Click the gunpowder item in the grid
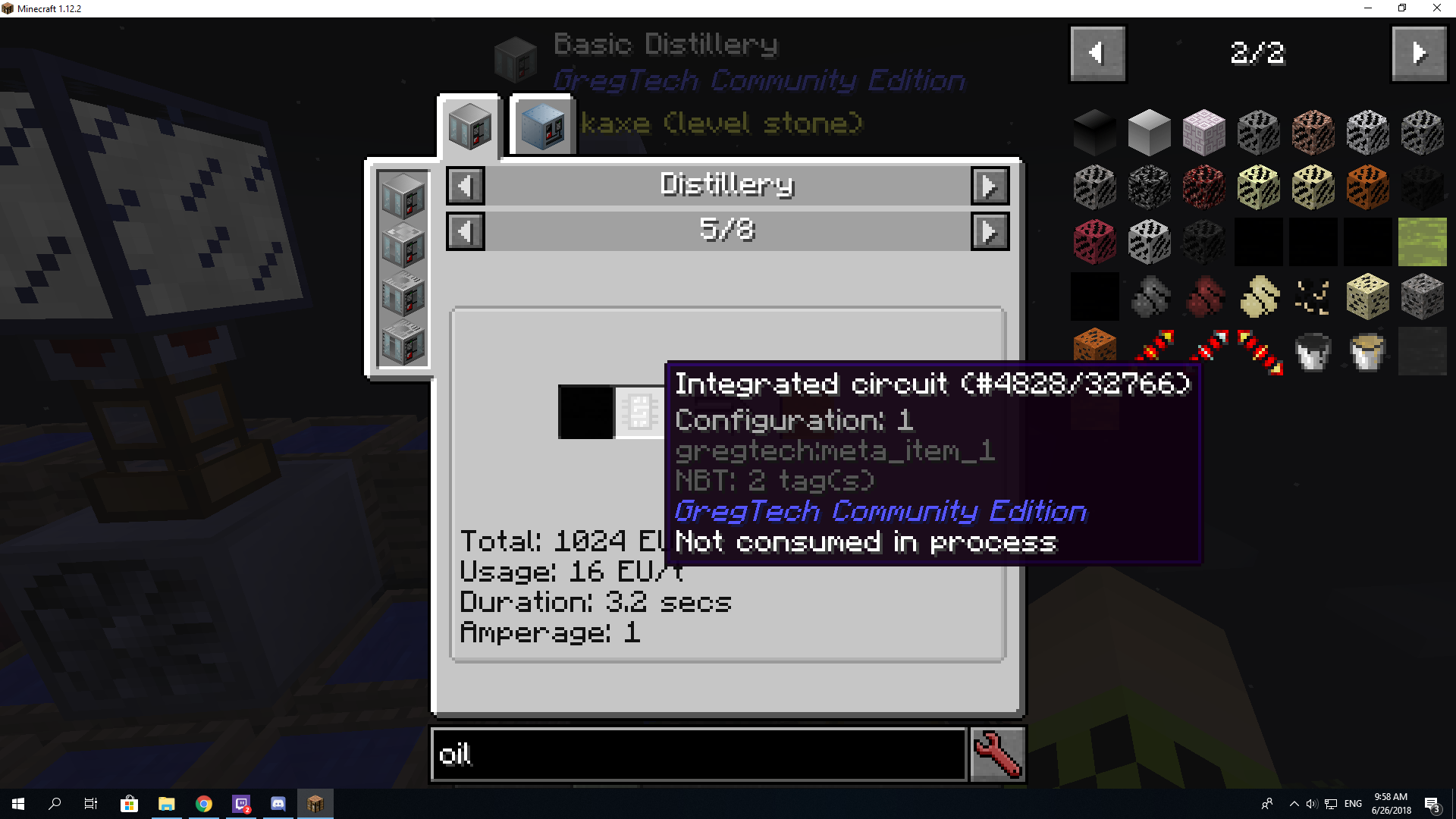This screenshot has width=1456, height=819. (1150, 297)
